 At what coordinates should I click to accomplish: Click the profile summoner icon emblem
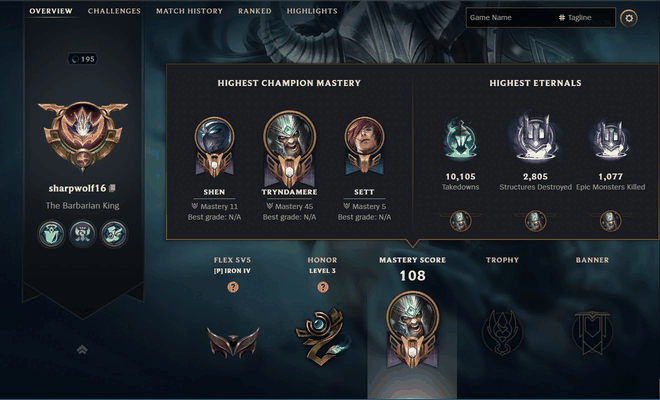point(85,135)
